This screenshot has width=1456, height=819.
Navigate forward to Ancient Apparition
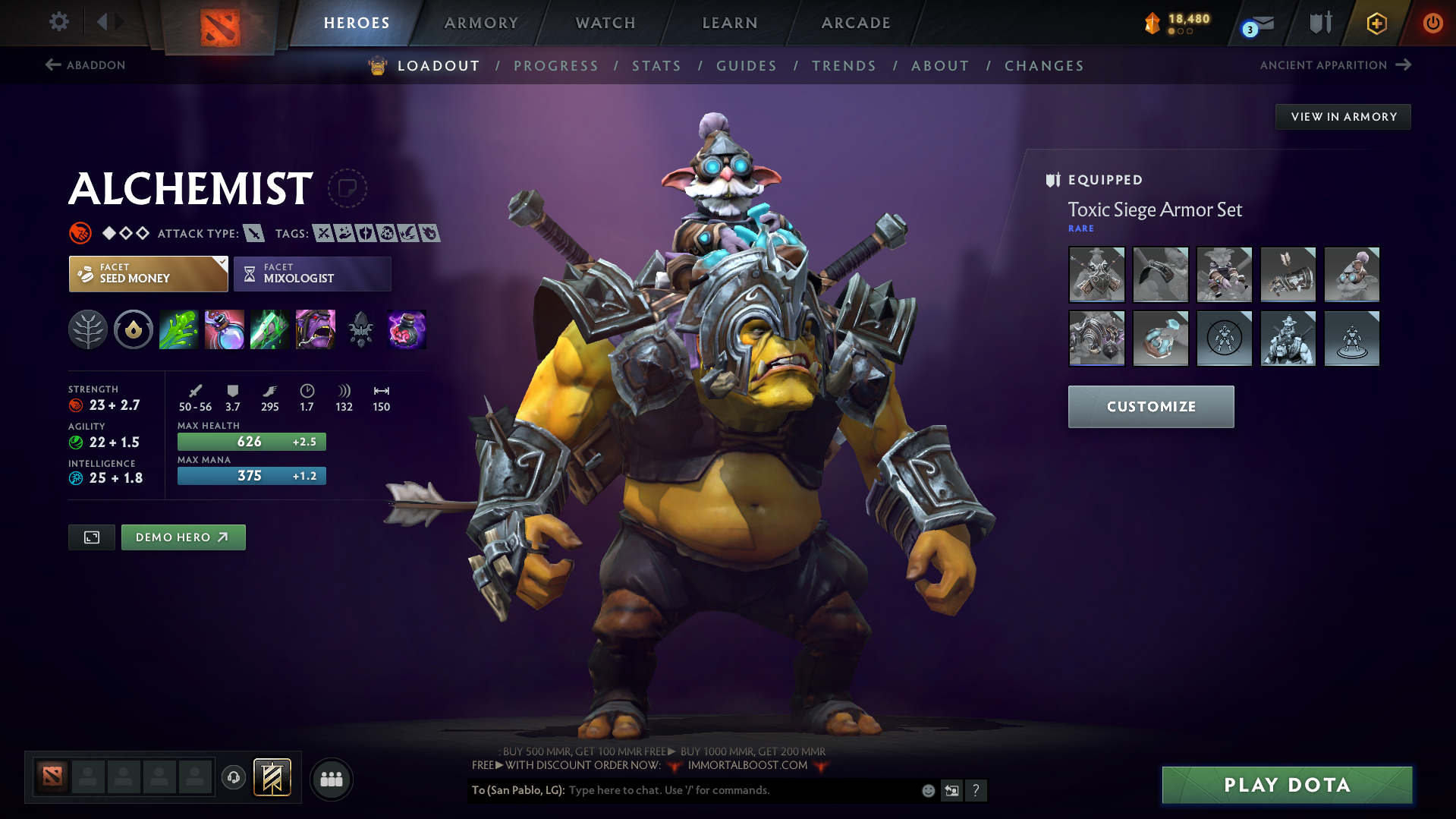coord(1335,65)
